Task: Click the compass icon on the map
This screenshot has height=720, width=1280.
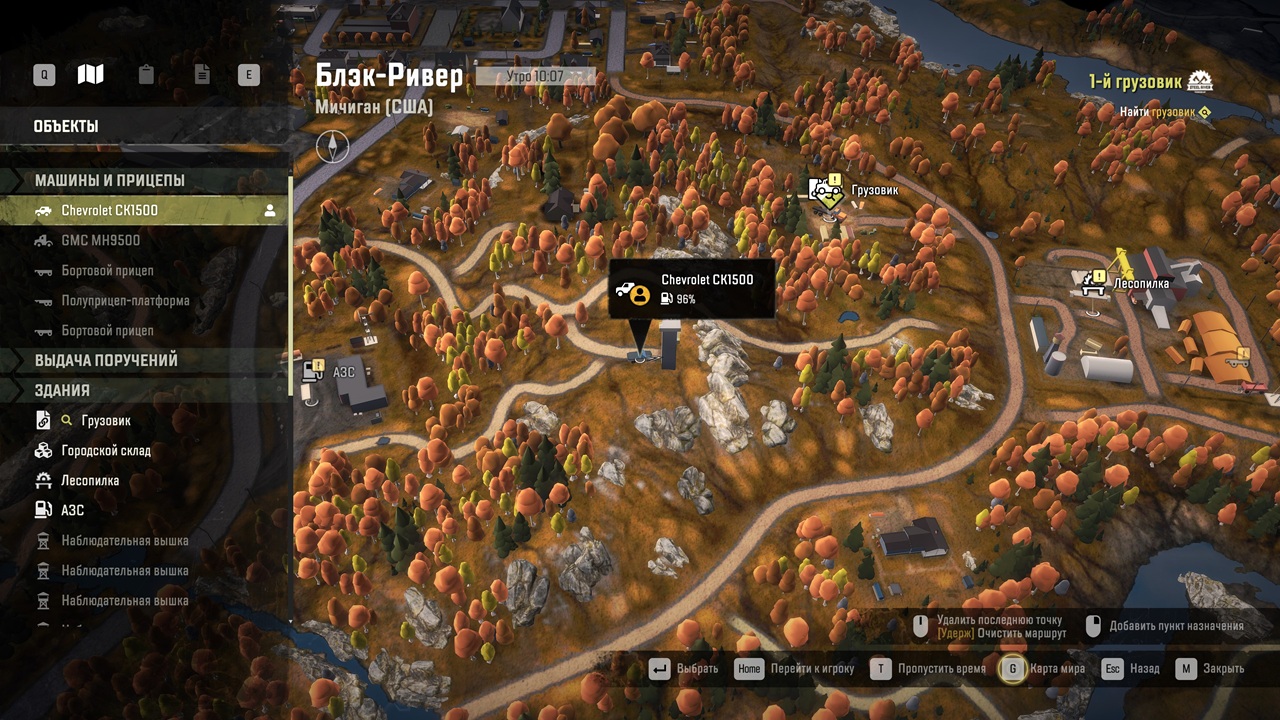Action: pyautogui.click(x=332, y=148)
